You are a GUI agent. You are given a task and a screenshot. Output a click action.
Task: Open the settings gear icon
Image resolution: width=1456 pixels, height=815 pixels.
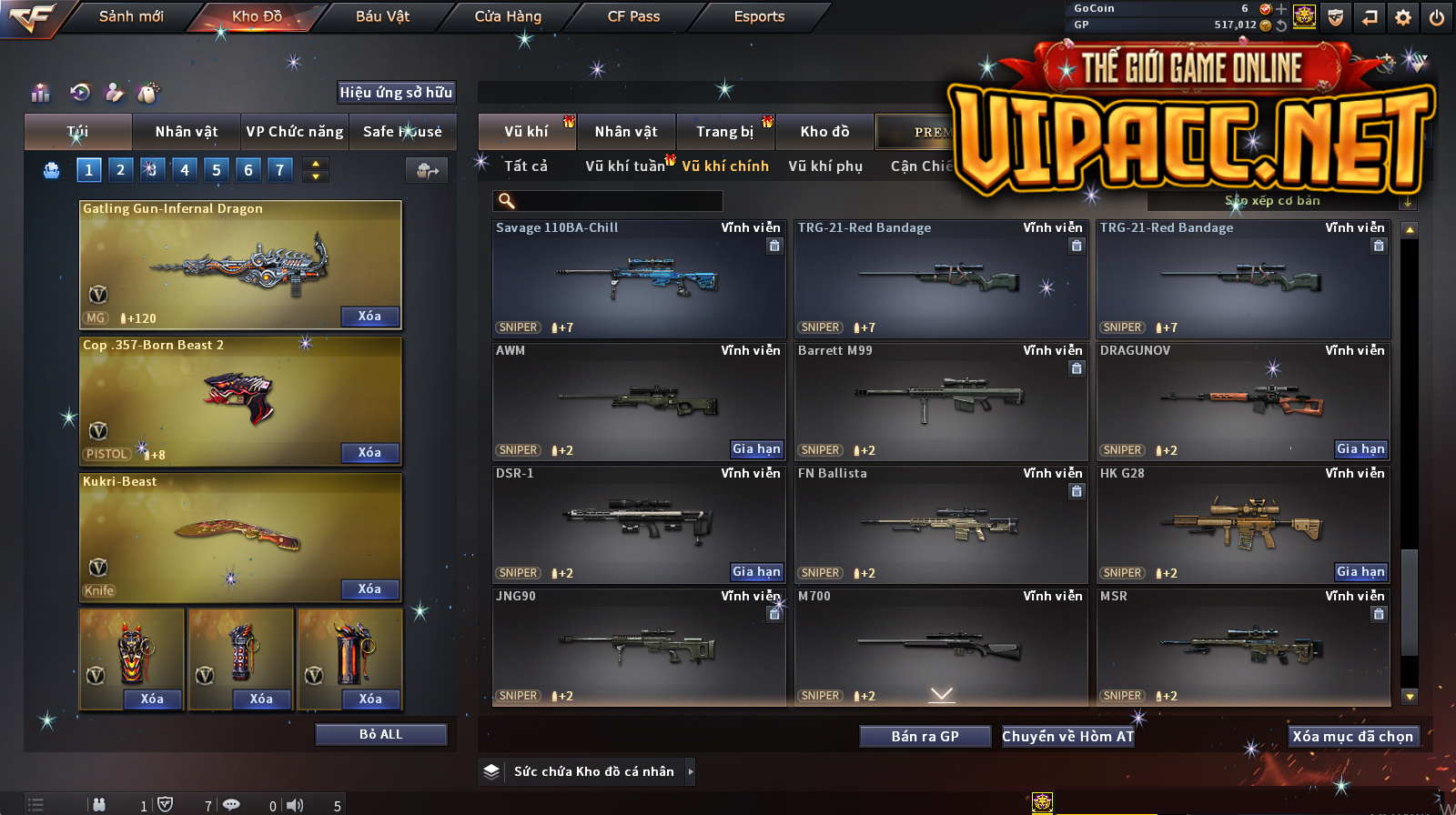point(1403,17)
